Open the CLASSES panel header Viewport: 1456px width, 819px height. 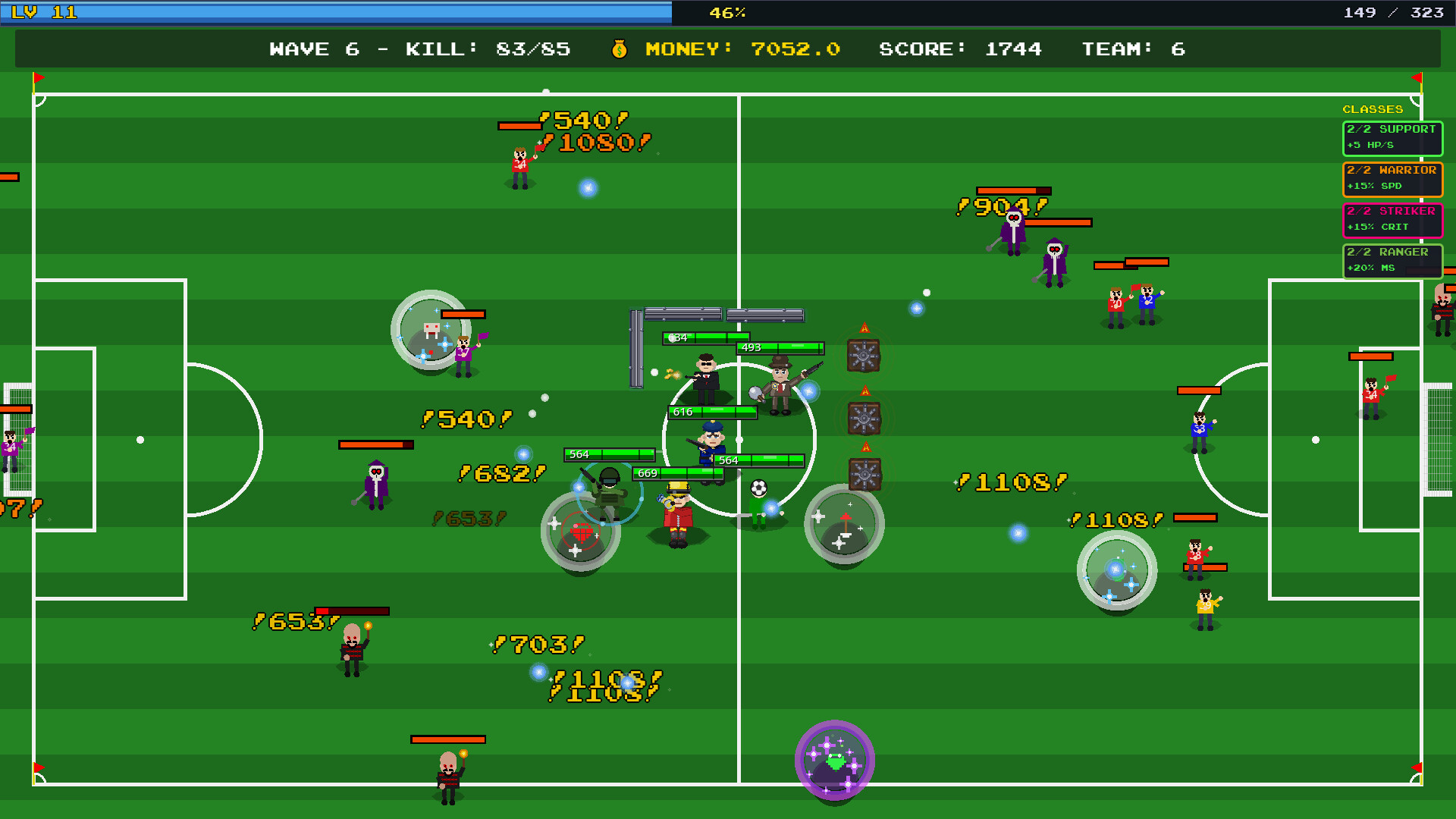[1374, 108]
